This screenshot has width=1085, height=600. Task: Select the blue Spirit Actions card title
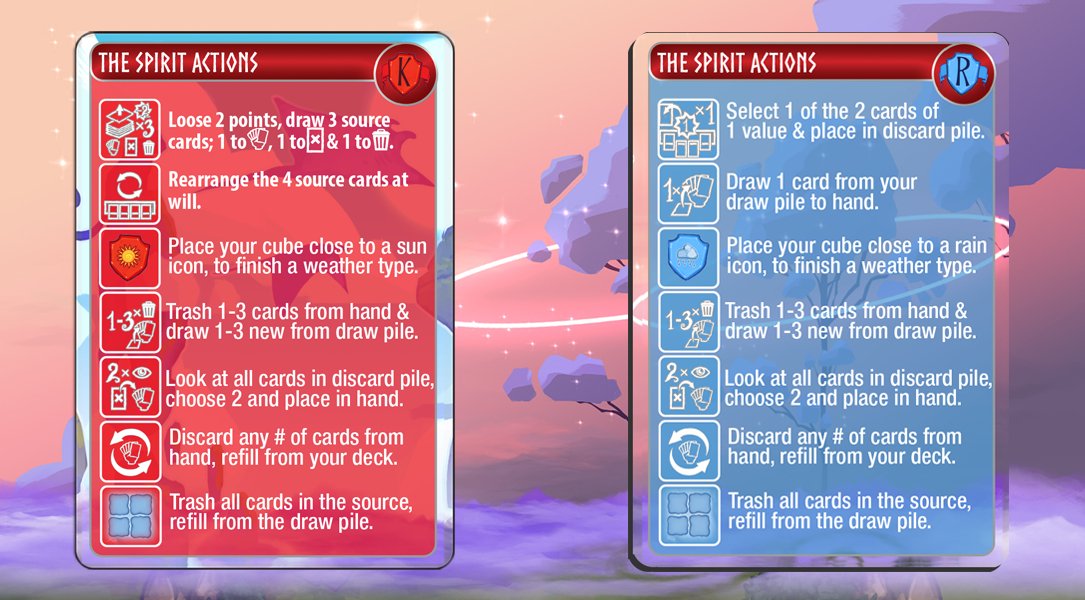pos(737,63)
